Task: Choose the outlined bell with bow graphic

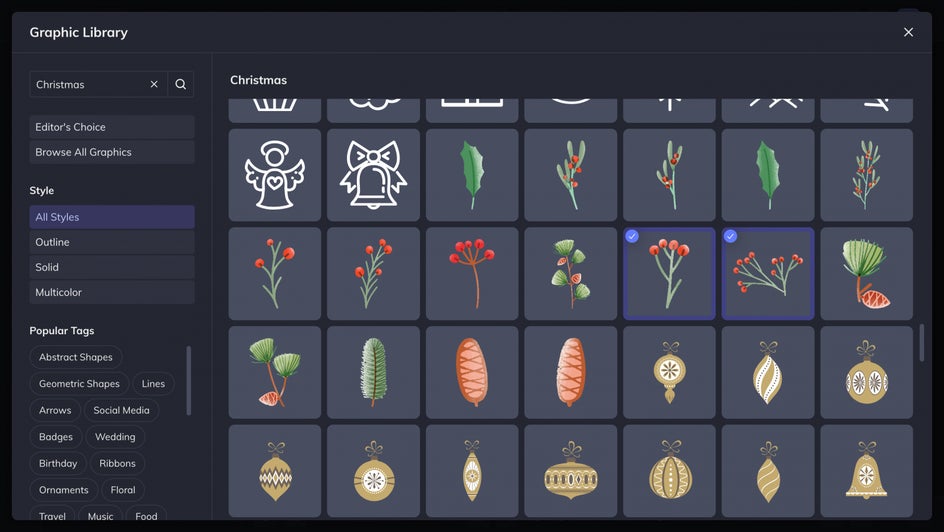Action: [x=373, y=175]
